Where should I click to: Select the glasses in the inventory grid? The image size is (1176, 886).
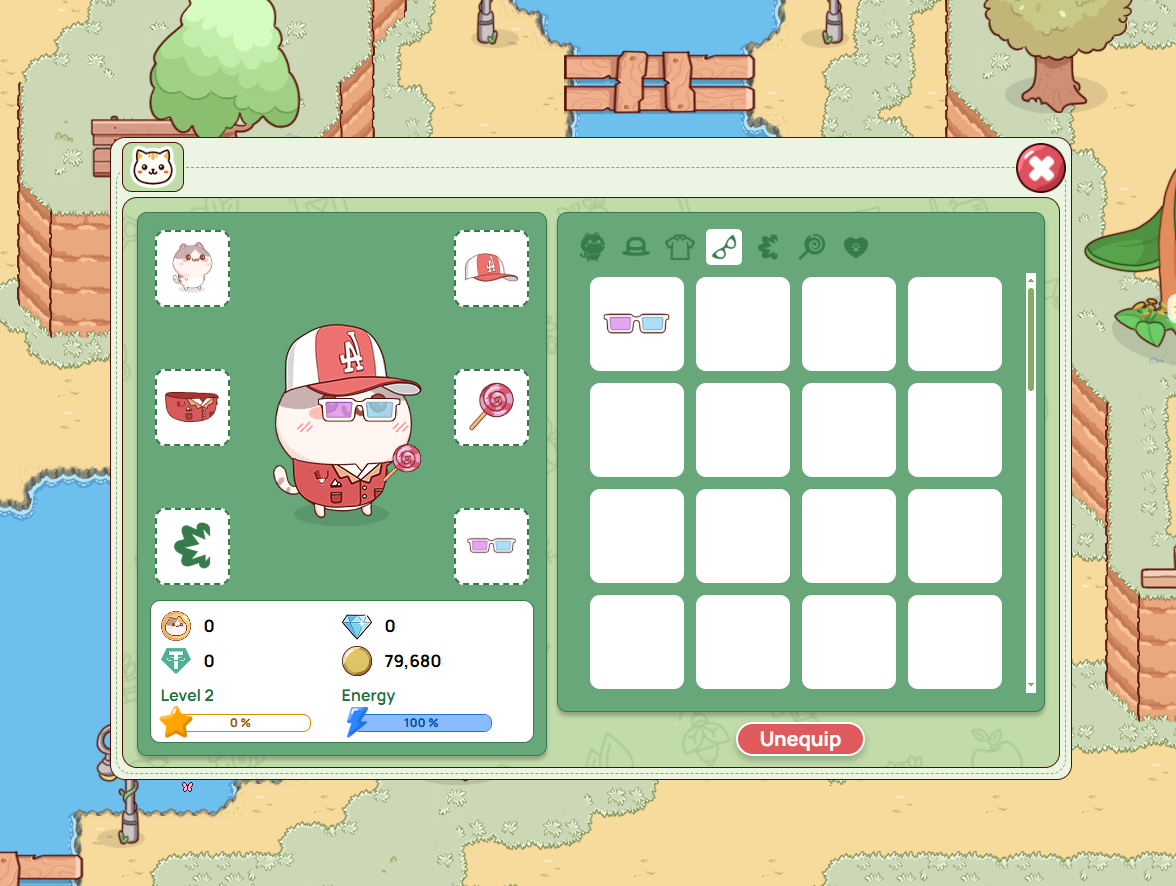tap(637, 324)
